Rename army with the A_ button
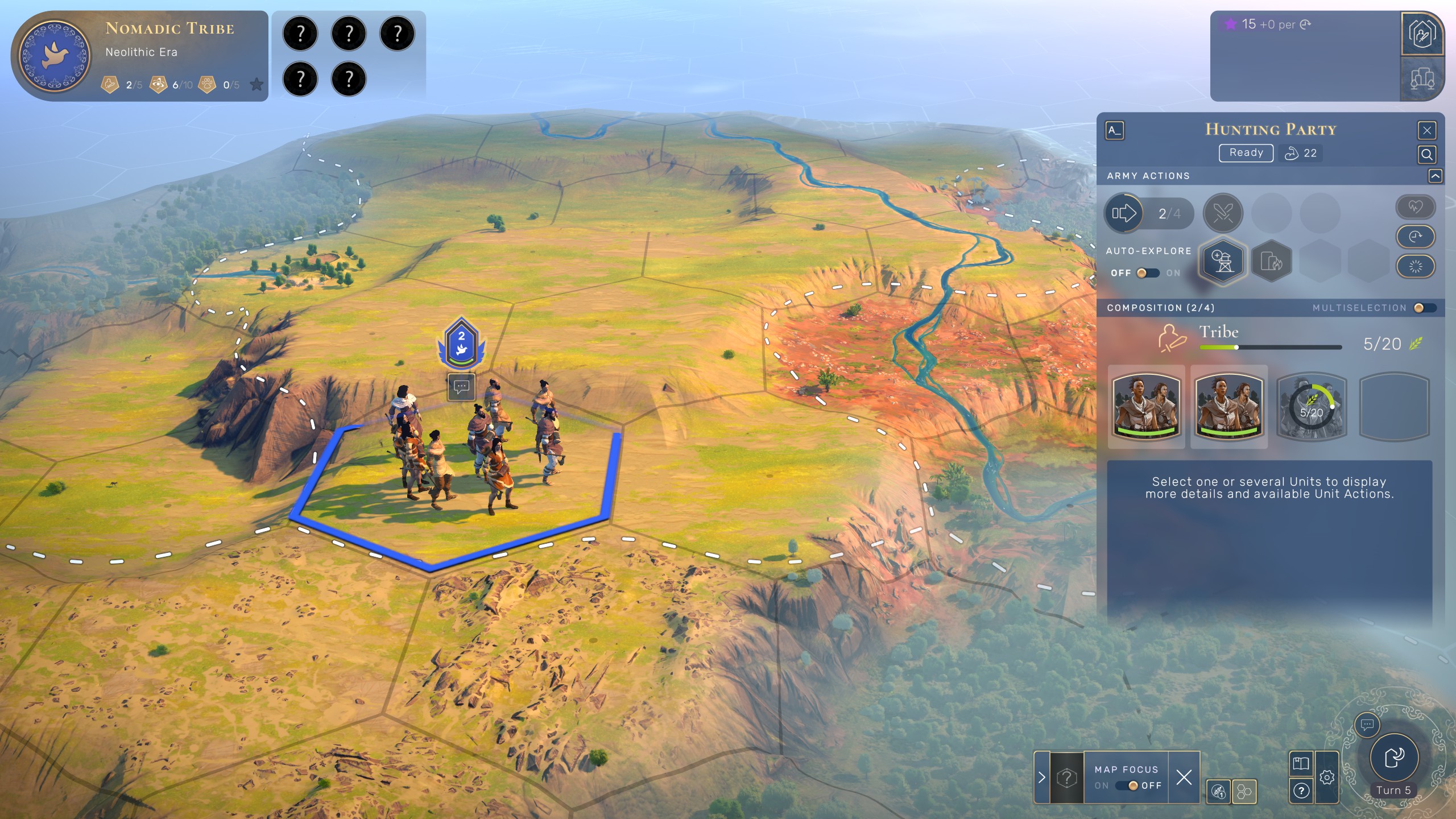 [1114, 130]
